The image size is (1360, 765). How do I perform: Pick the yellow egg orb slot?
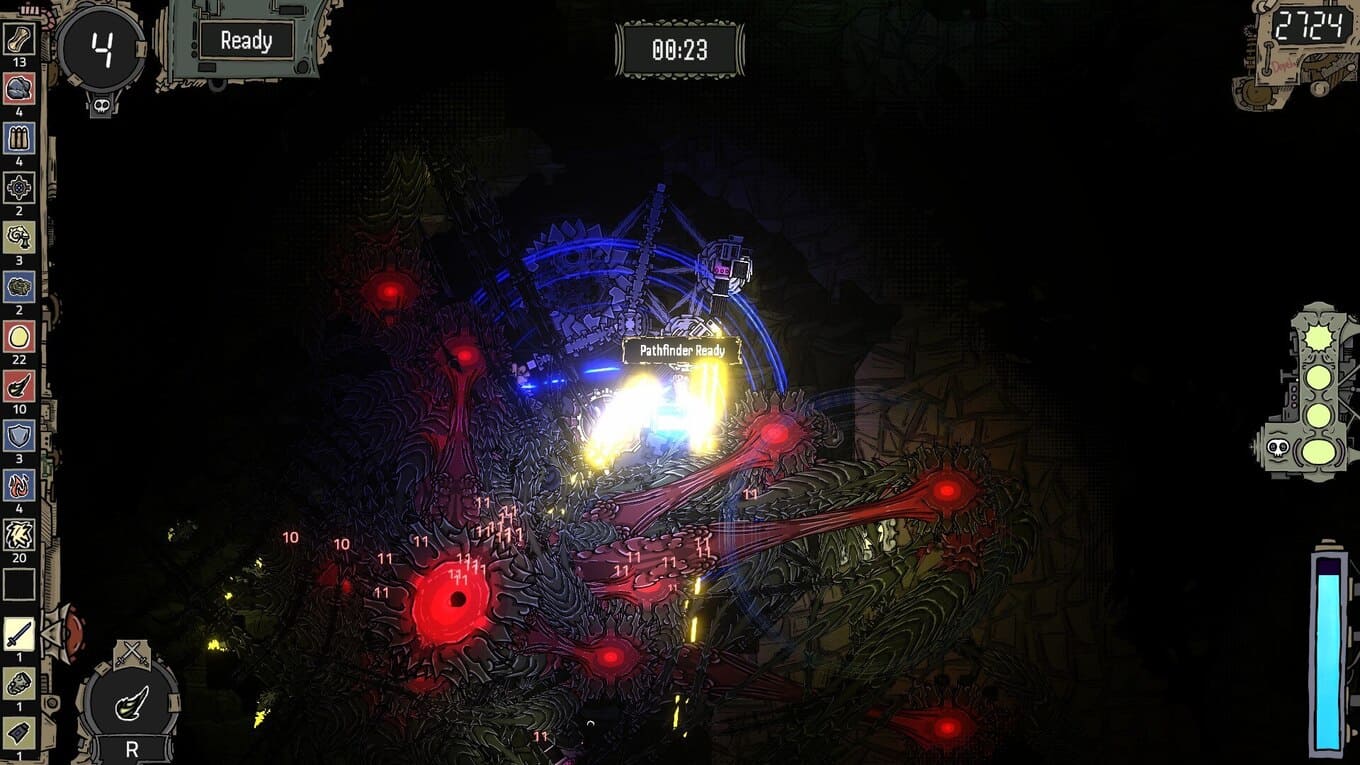coord(19,336)
